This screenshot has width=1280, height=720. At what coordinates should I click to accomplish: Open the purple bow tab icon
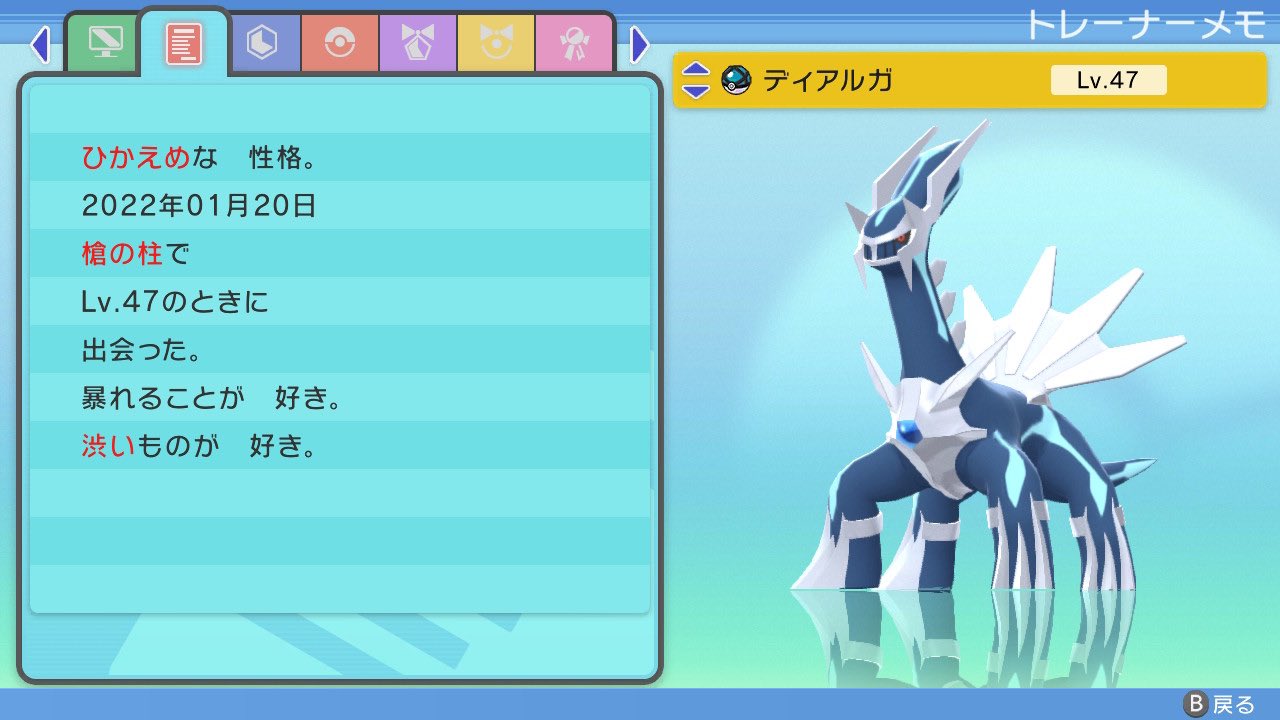417,42
